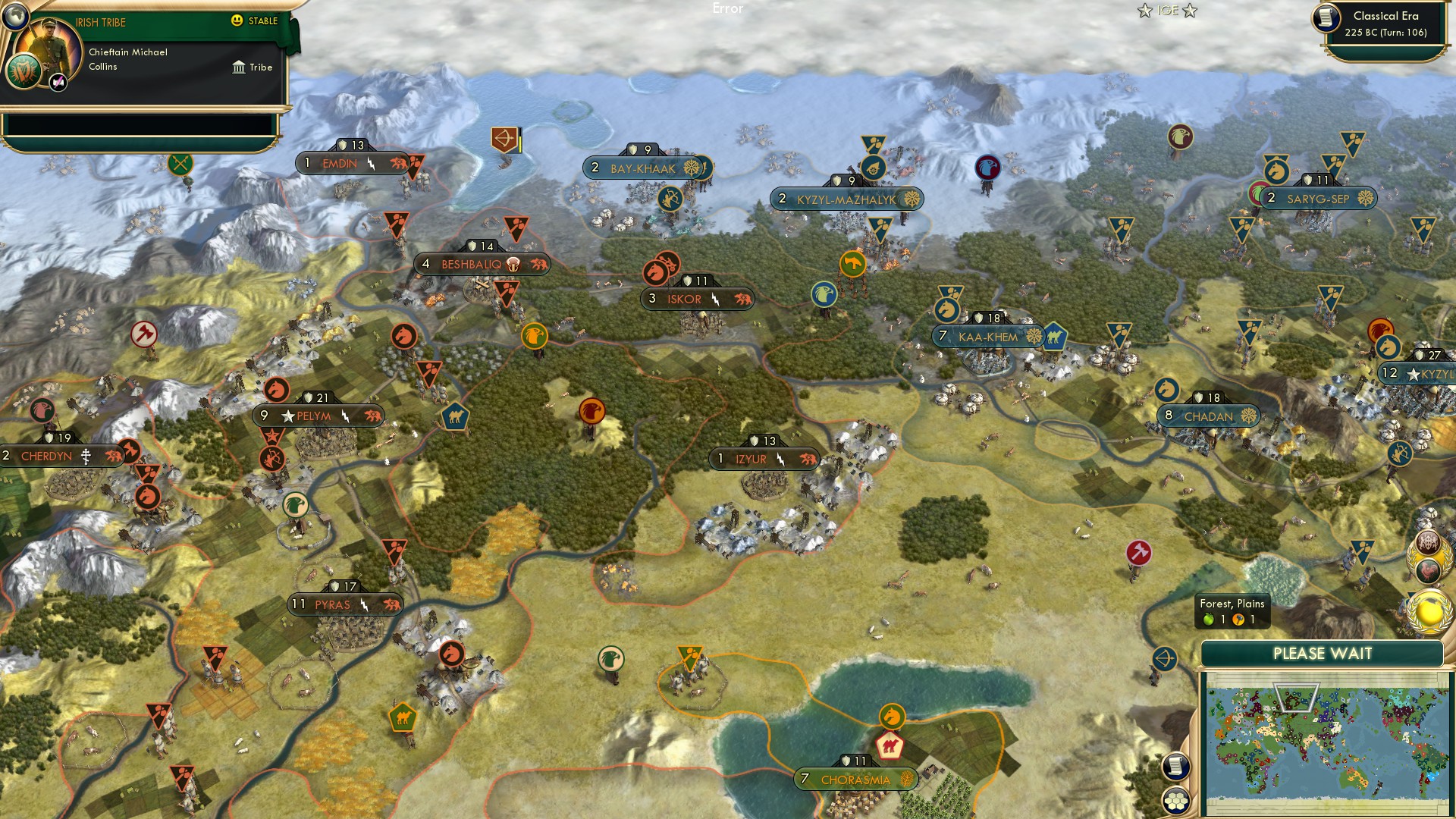Toggle the IGE in-game editor stars
1456x819 pixels.
pos(1166,11)
